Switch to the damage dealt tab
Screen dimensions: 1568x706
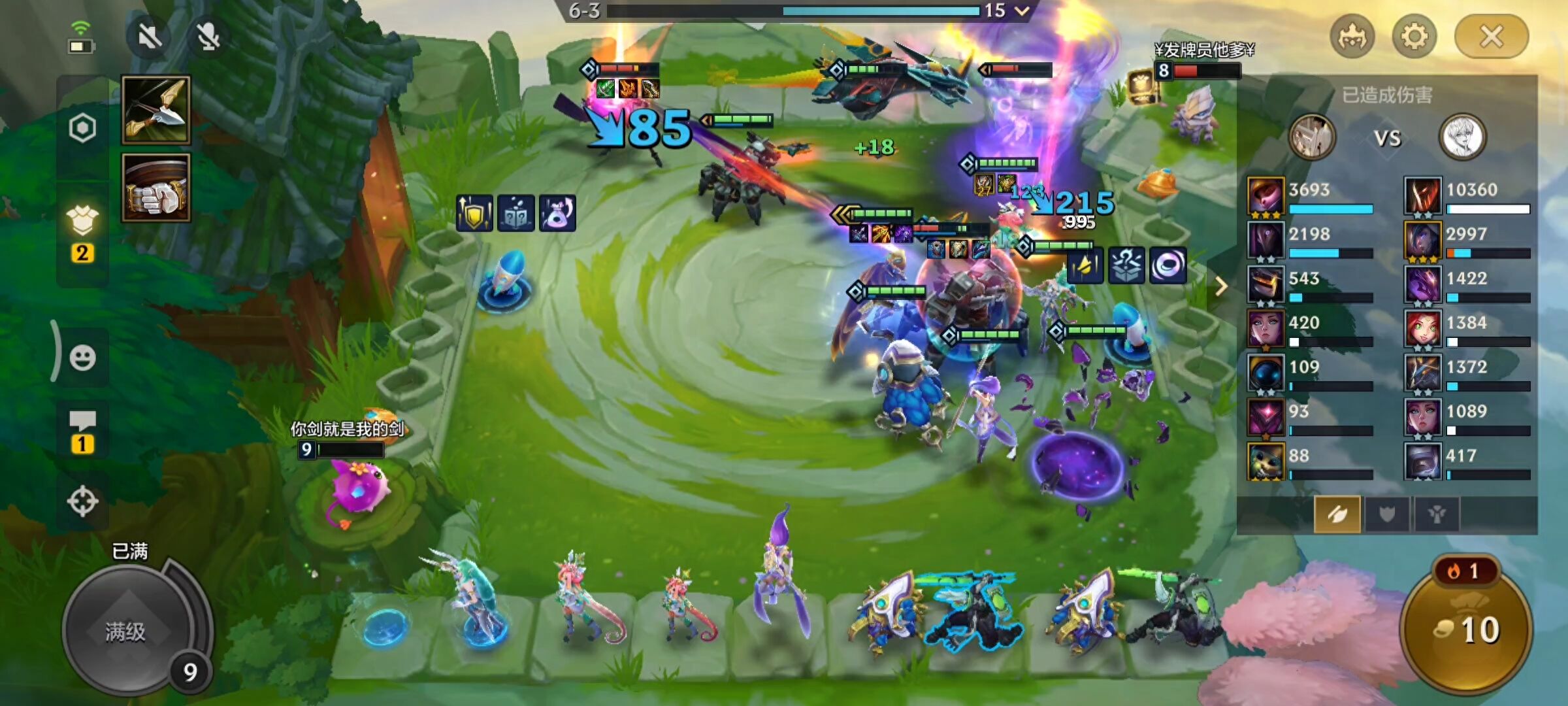click(1337, 515)
